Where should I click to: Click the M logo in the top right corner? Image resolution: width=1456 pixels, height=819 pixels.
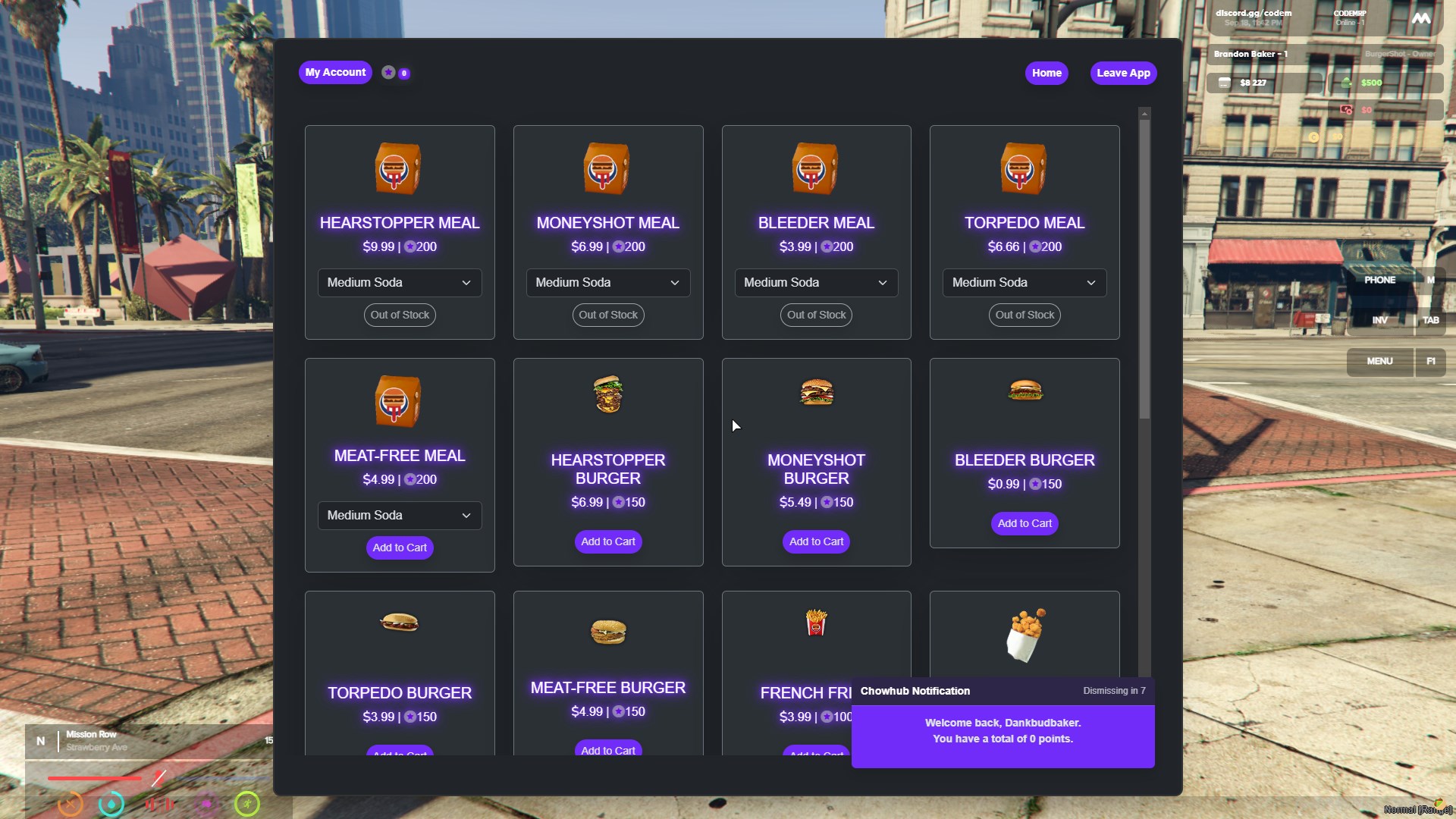click(1423, 18)
